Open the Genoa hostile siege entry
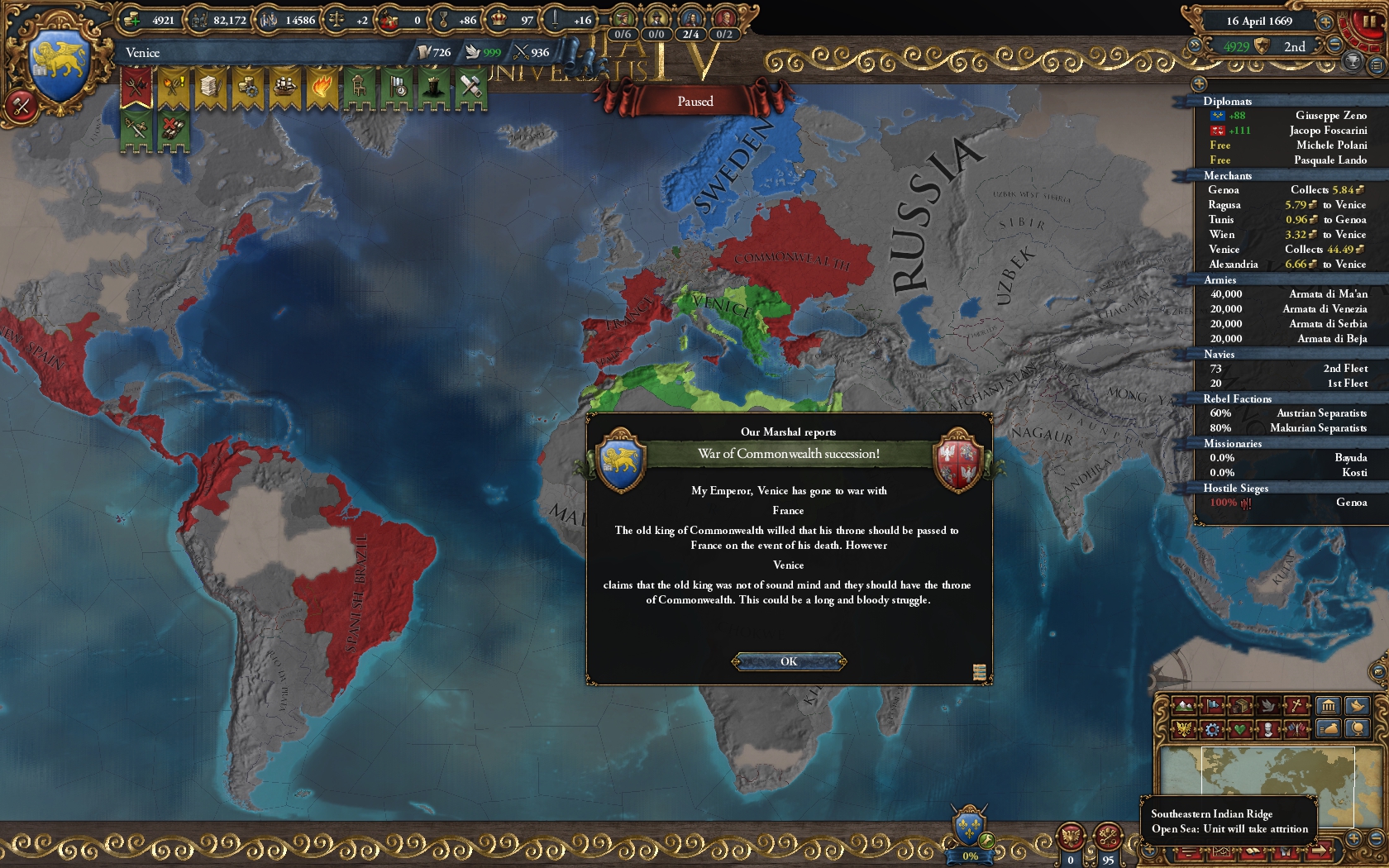Screen dimensions: 1389x868 click(x=1288, y=503)
